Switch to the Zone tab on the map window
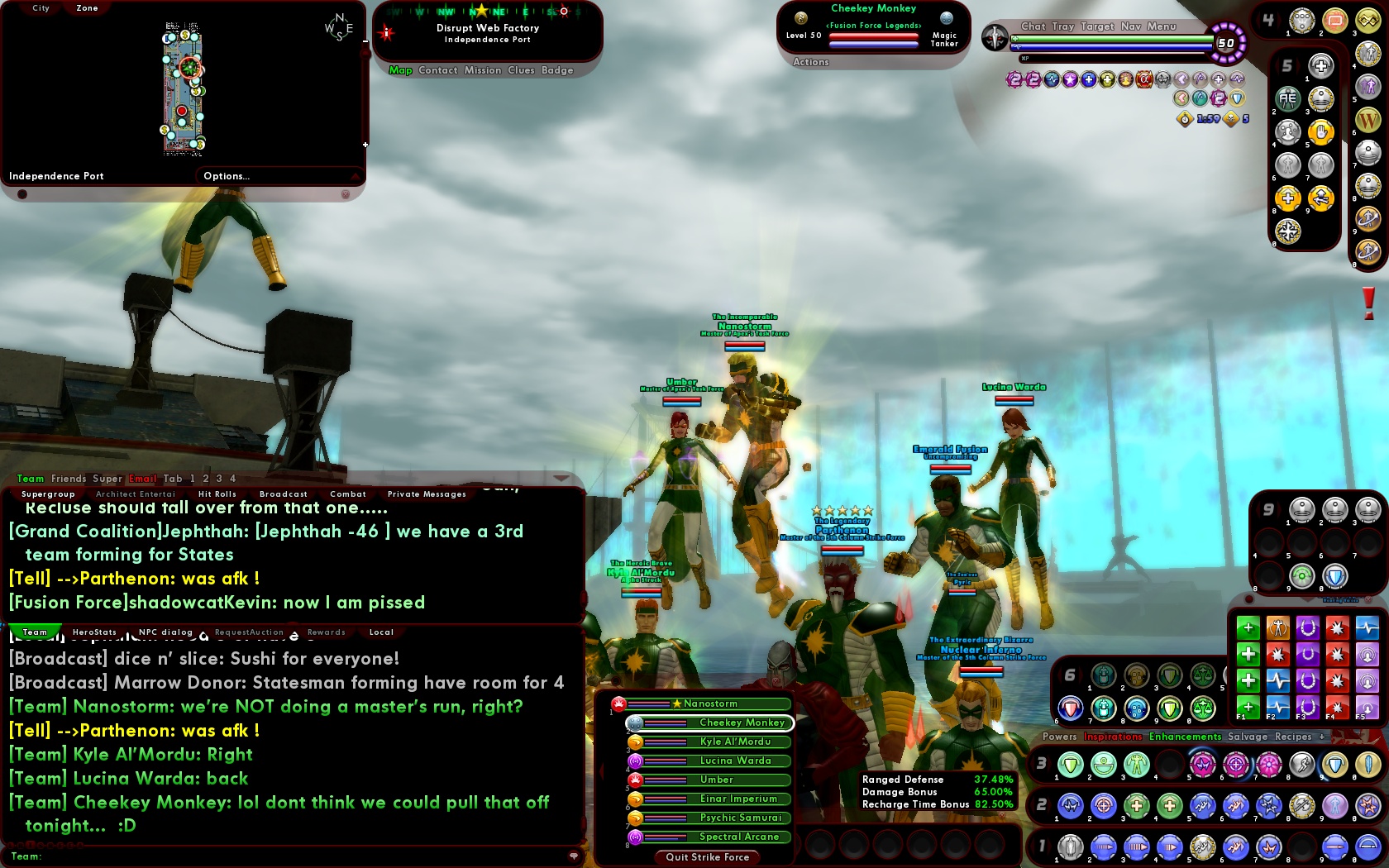 pyautogui.click(x=86, y=7)
